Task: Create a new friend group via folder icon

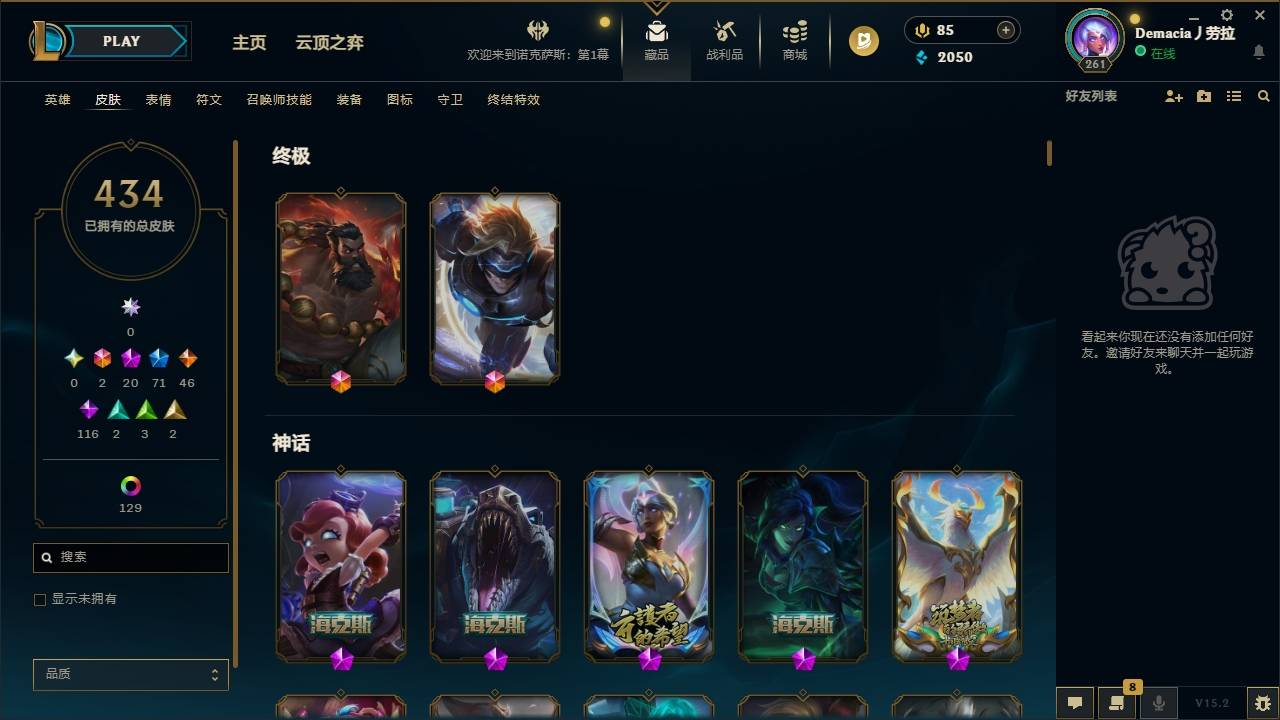Action: click(1202, 96)
